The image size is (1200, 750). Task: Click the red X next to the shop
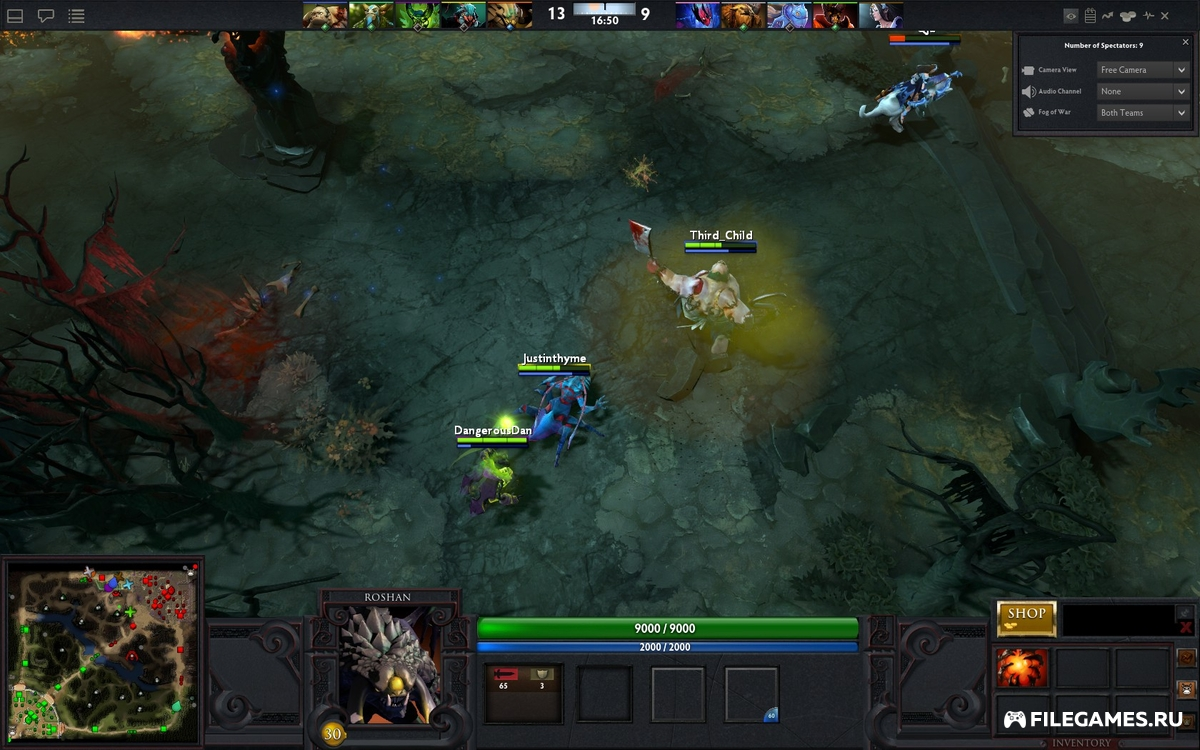coord(1186,628)
